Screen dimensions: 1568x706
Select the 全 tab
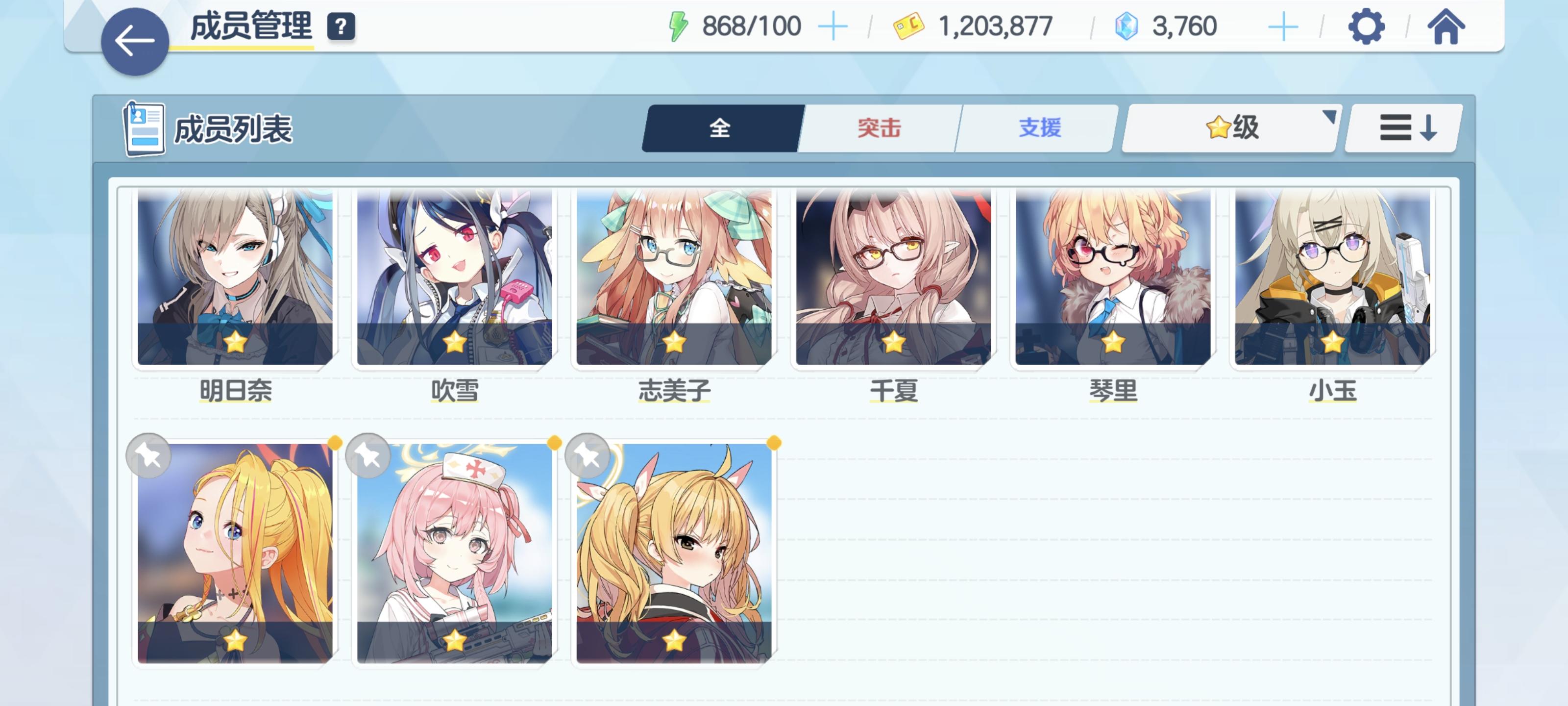coord(721,128)
